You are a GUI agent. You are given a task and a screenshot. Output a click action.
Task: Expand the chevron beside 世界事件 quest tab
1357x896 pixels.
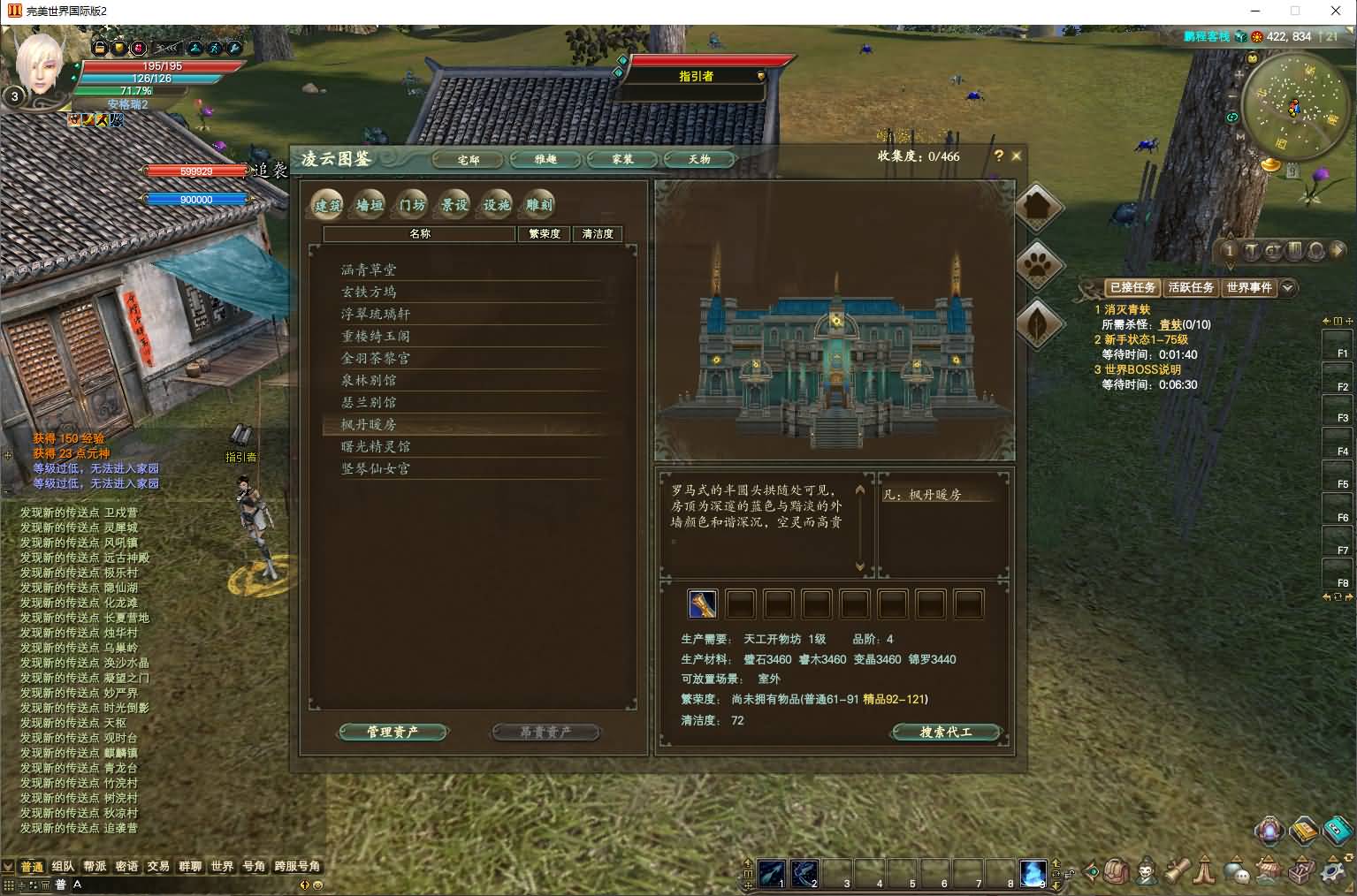(x=1288, y=288)
